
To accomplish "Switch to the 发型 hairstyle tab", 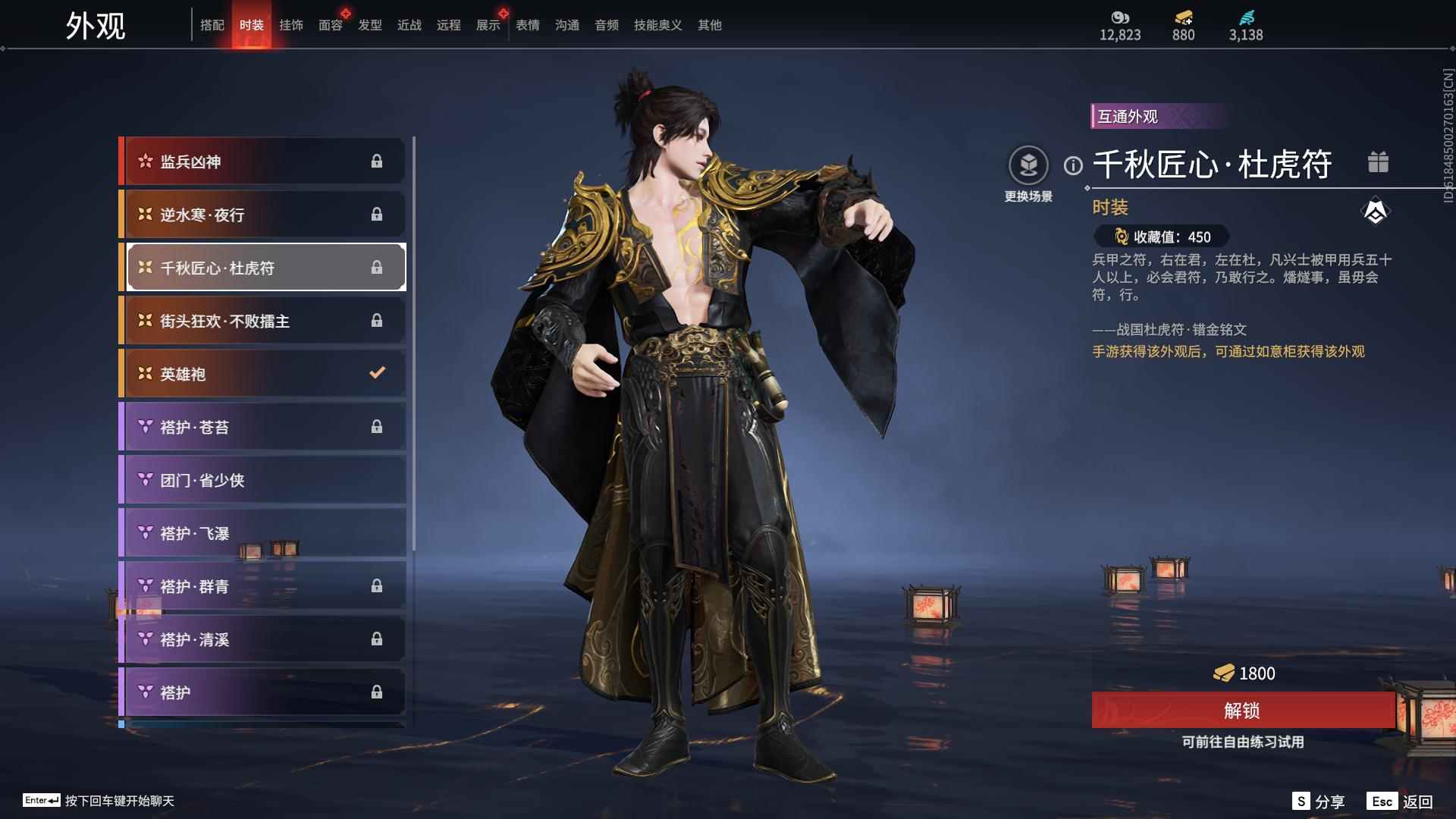I will (x=369, y=25).
